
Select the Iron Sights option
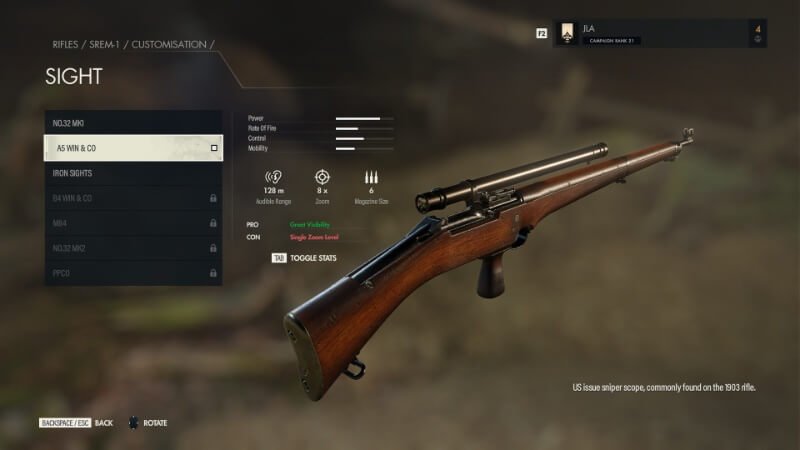[132, 173]
